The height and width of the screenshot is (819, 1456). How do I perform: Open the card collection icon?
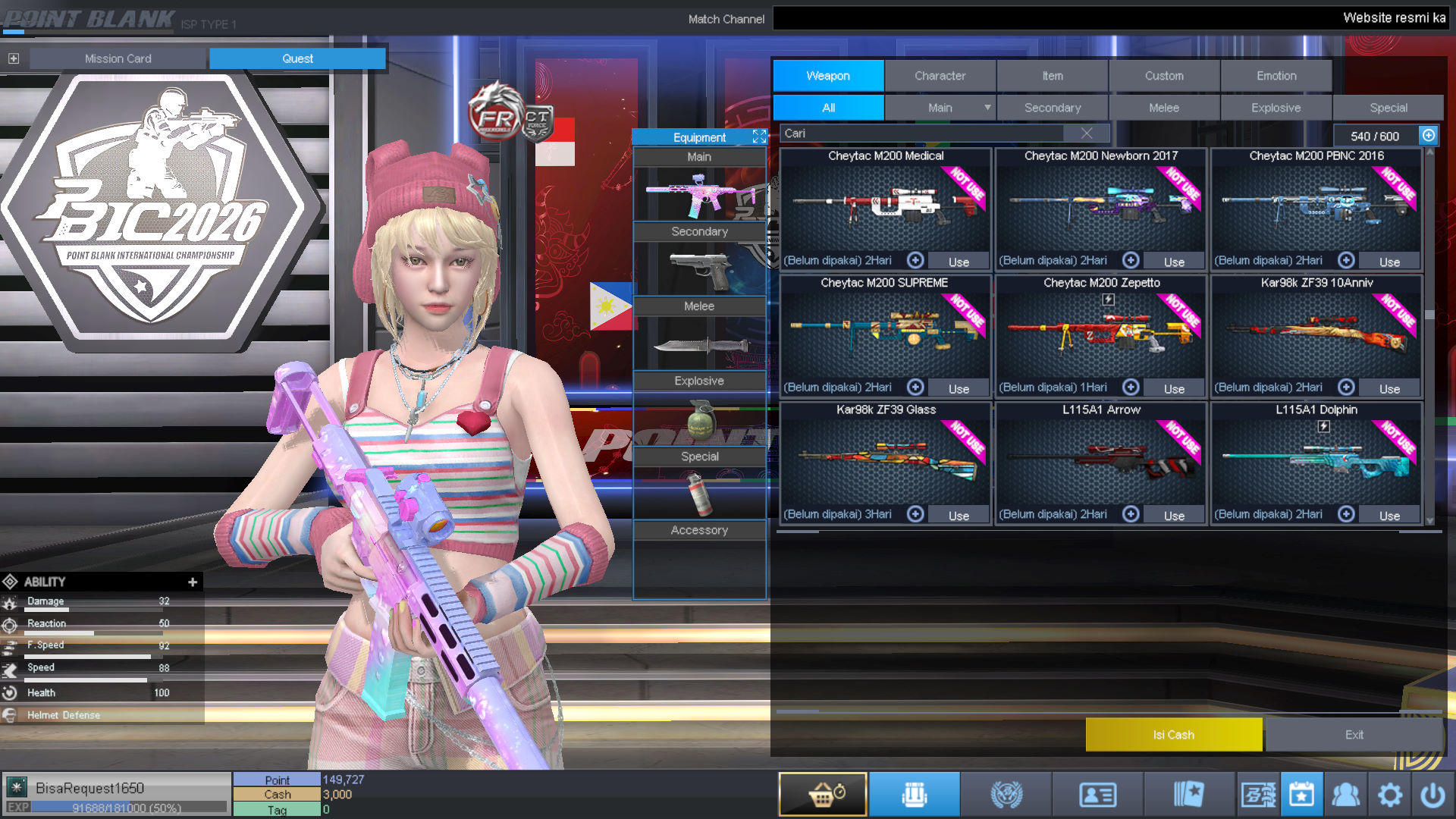1191,793
